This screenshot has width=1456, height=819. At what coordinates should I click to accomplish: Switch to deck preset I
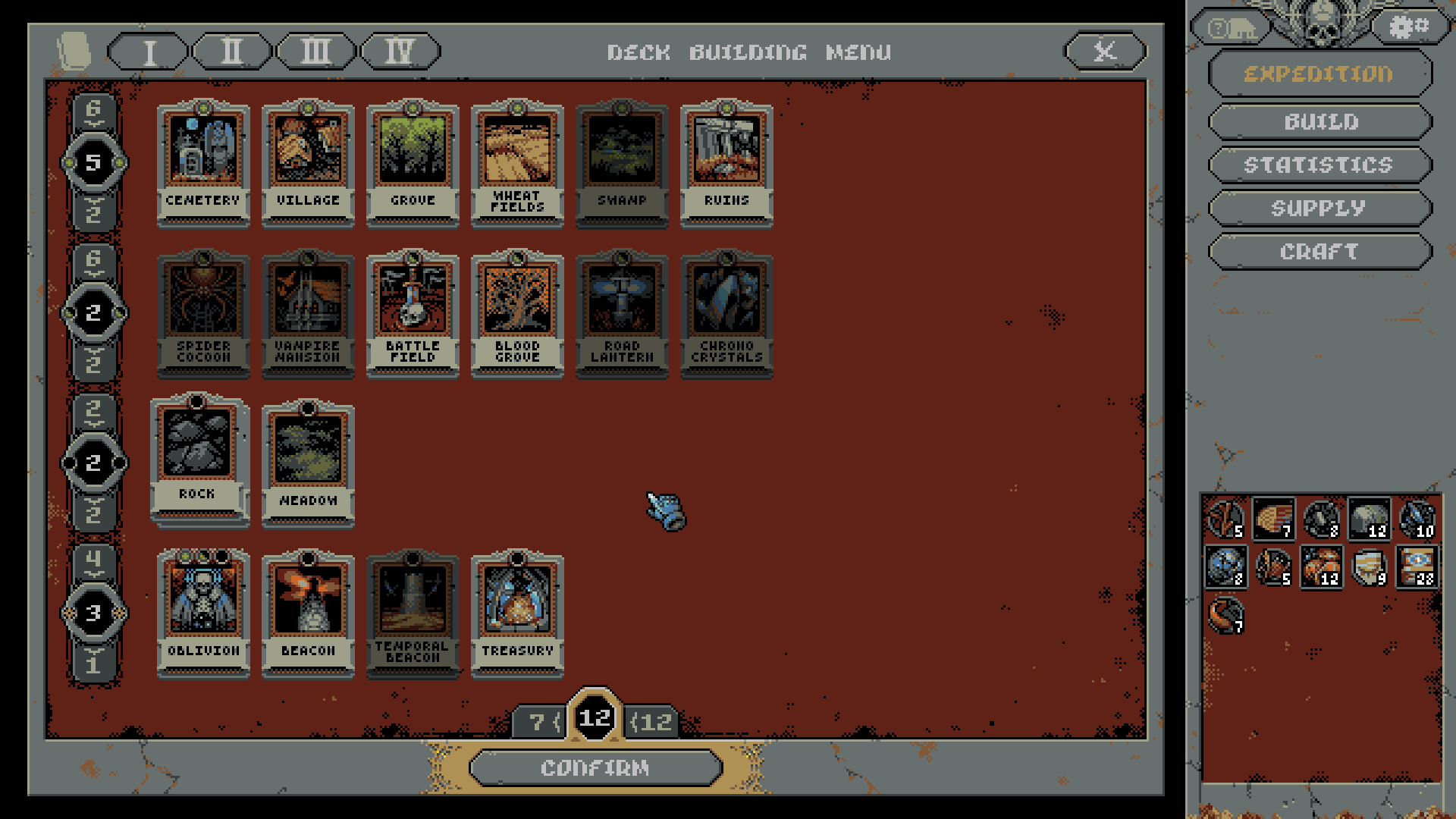pyautogui.click(x=149, y=52)
